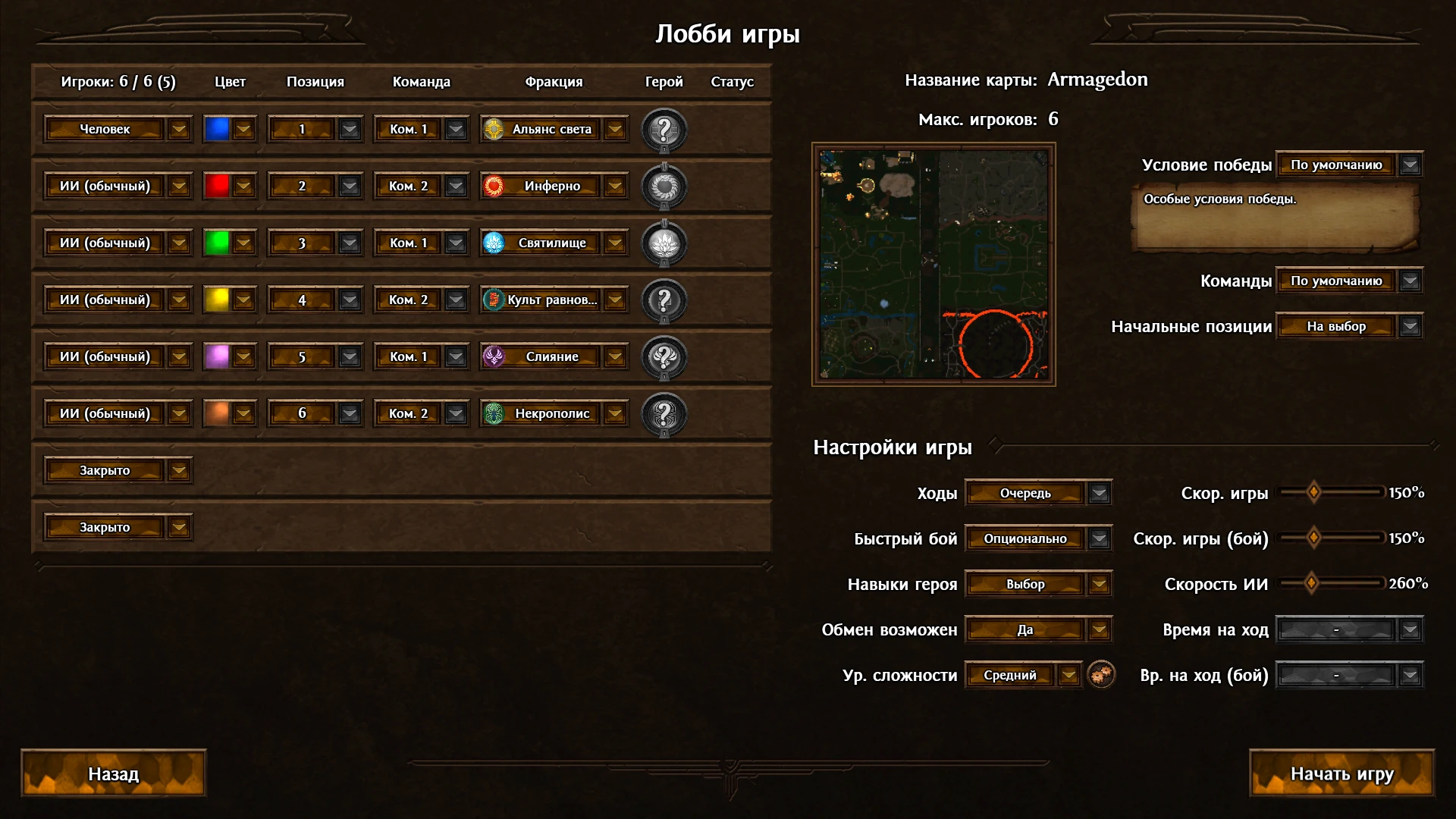Open the Человек player type dropdown
This screenshot has width=1456, height=819.
click(x=179, y=129)
